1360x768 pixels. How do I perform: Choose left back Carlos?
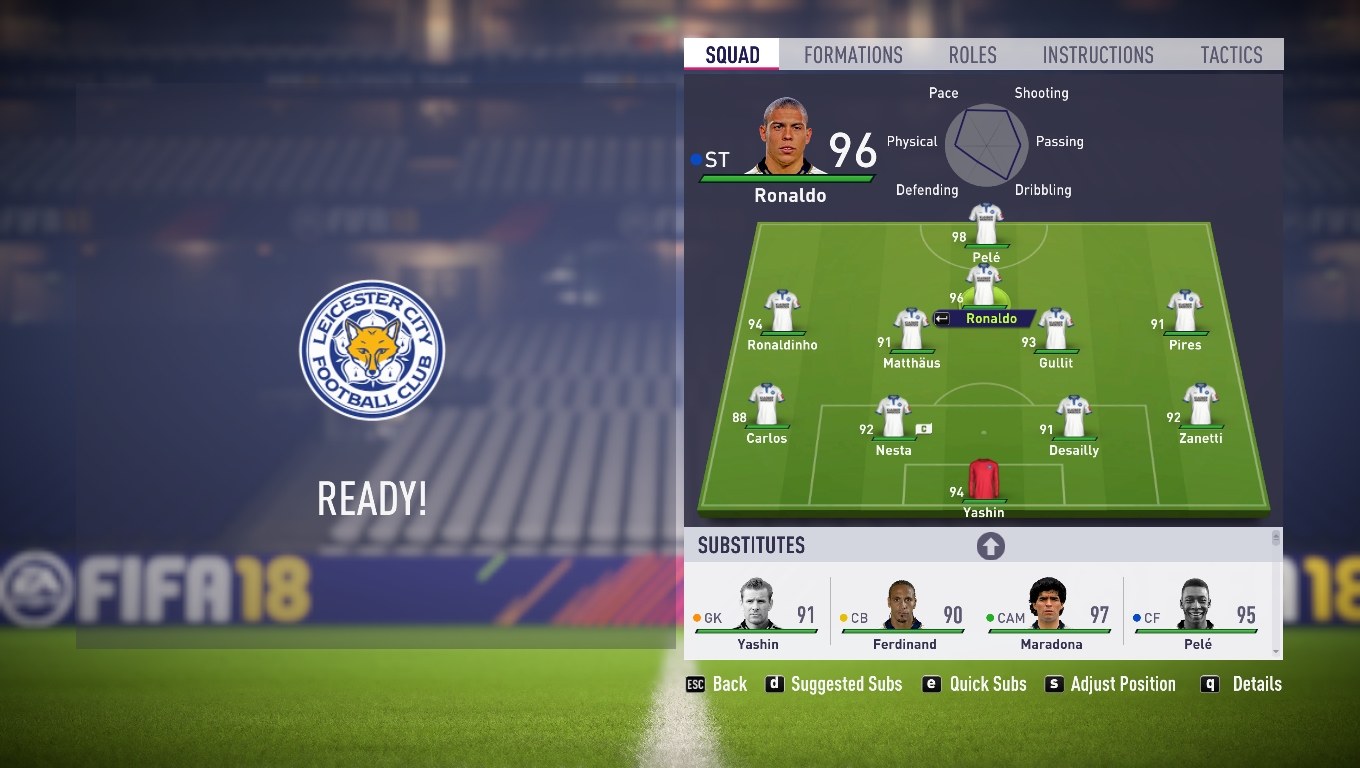767,406
